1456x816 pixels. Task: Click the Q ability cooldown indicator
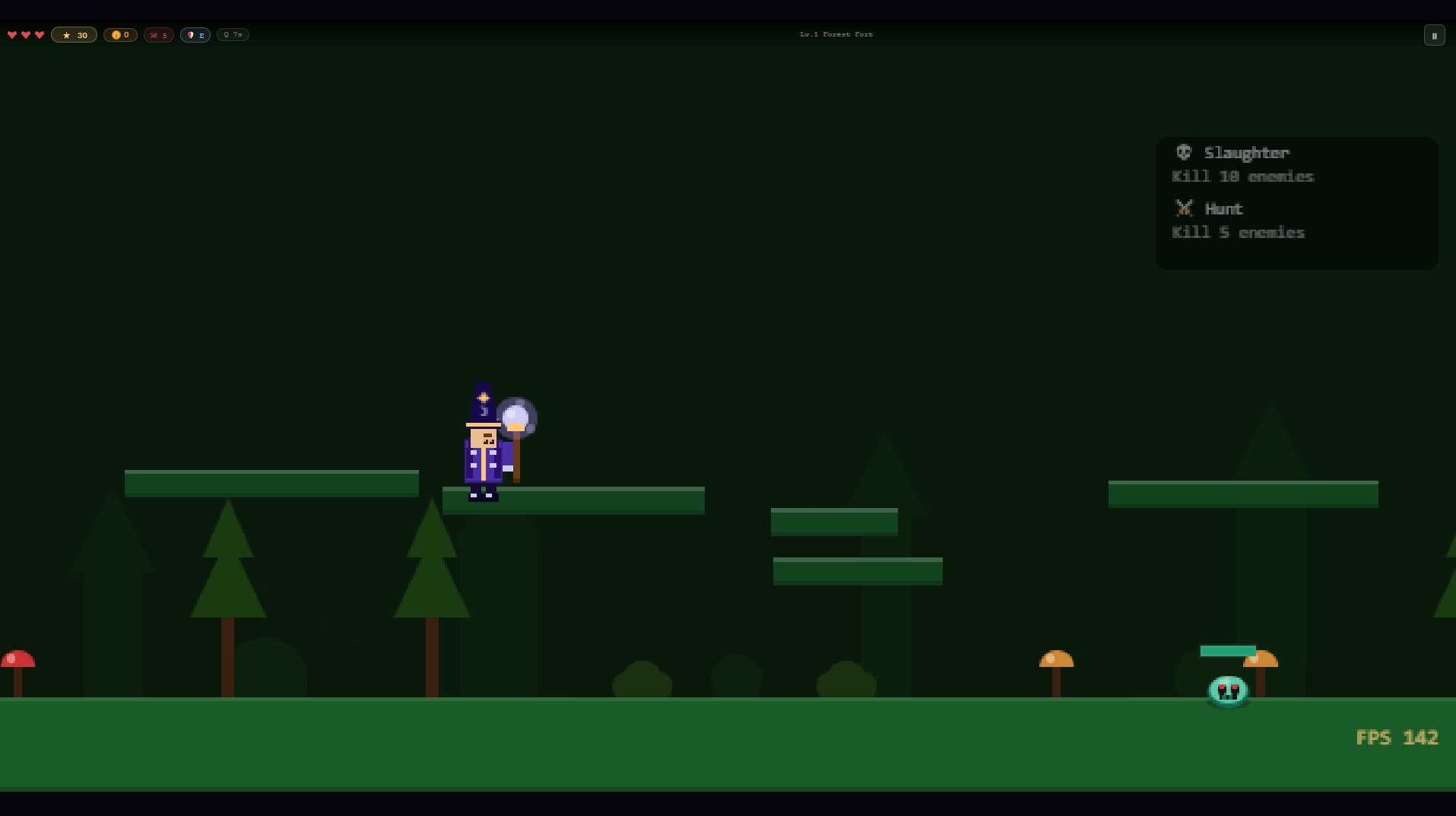point(232,34)
